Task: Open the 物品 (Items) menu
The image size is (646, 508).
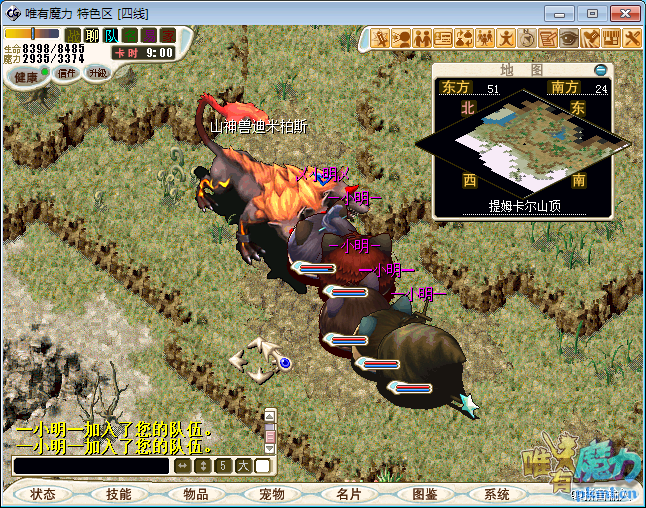Action: (195, 494)
